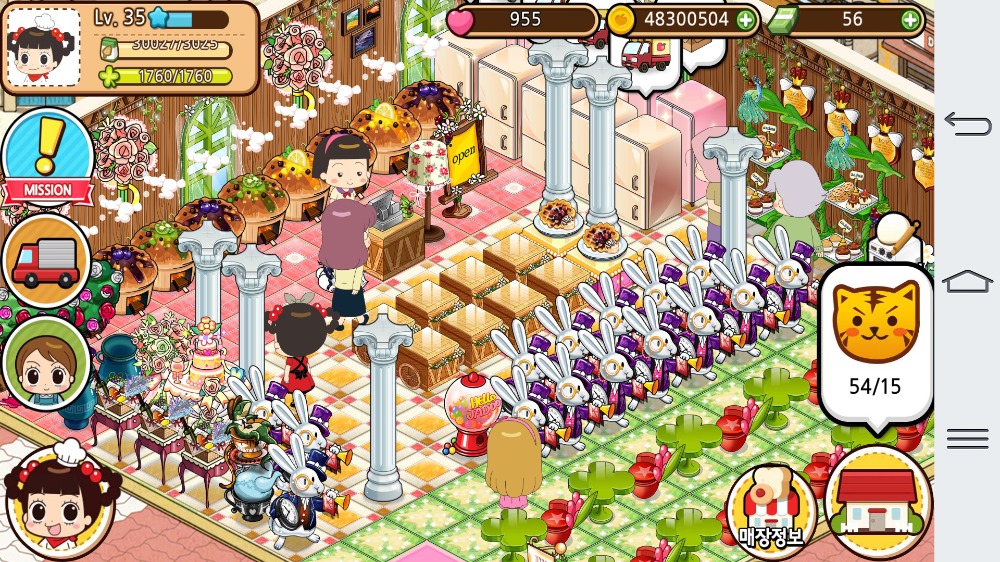Add more gold coins with plus

pyautogui.click(x=746, y=19)
